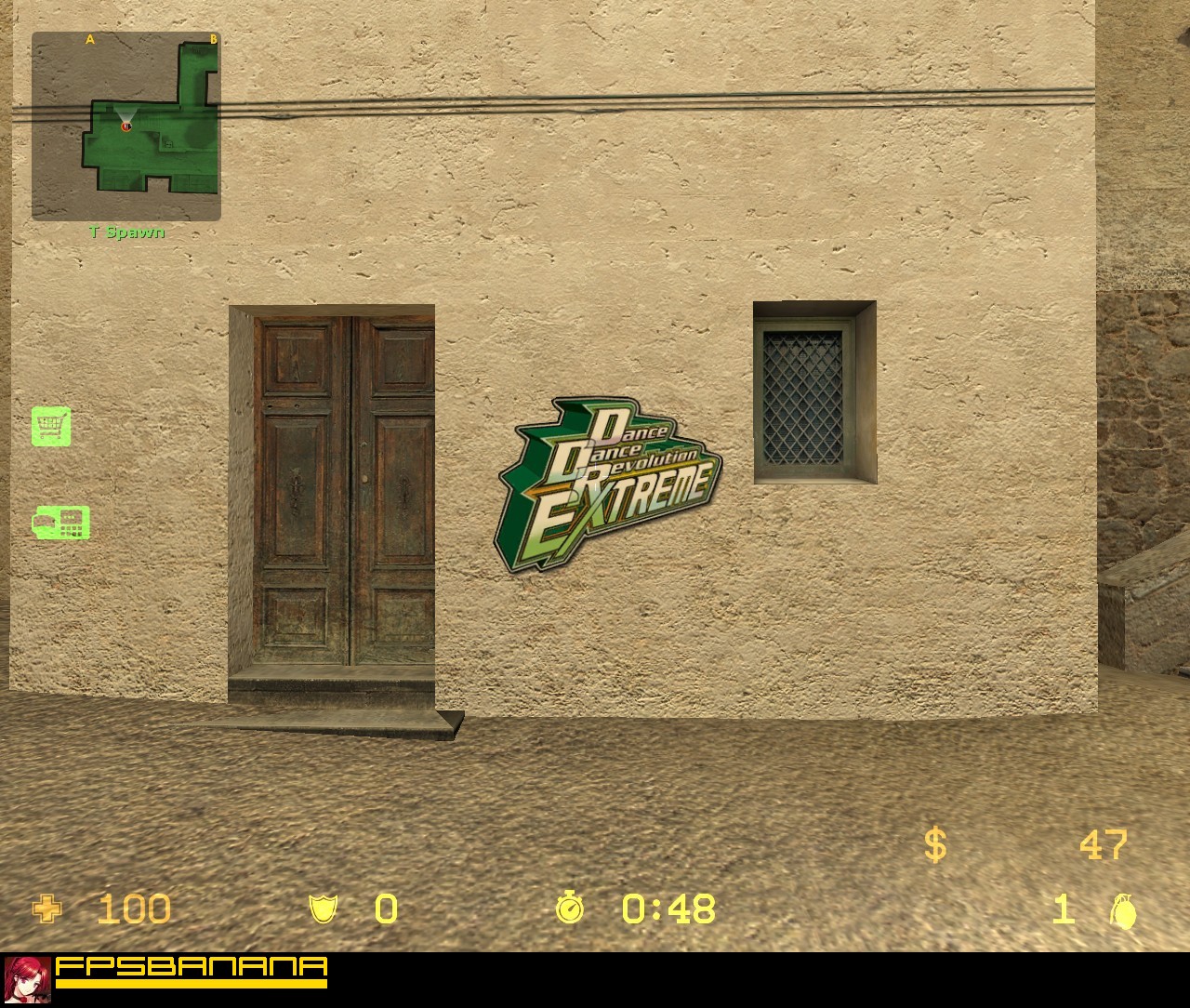Toggle the bombsite A marker on radar

(x=90, y=39)
